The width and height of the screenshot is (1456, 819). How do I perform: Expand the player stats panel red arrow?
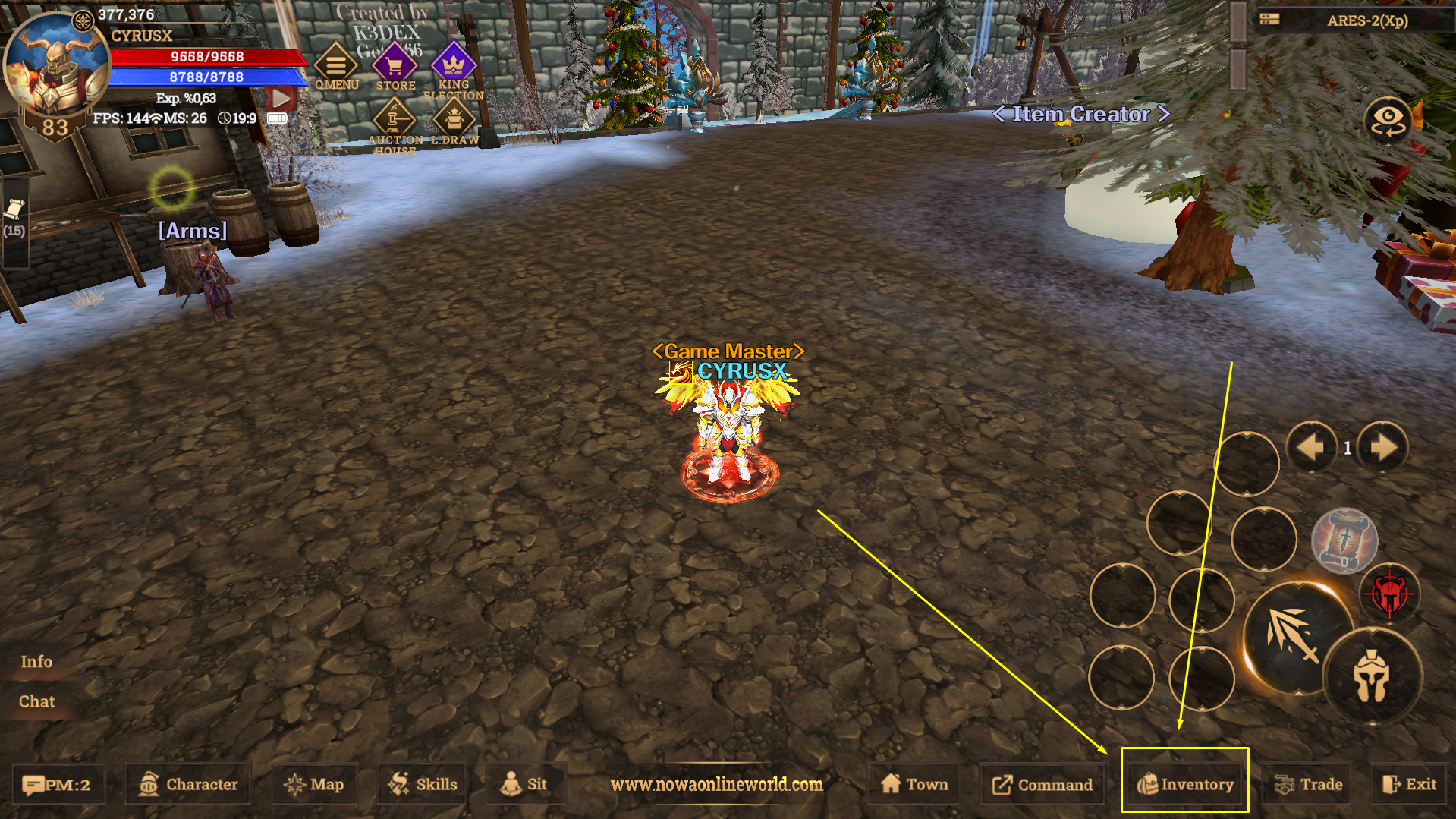[x=281, y=97]
